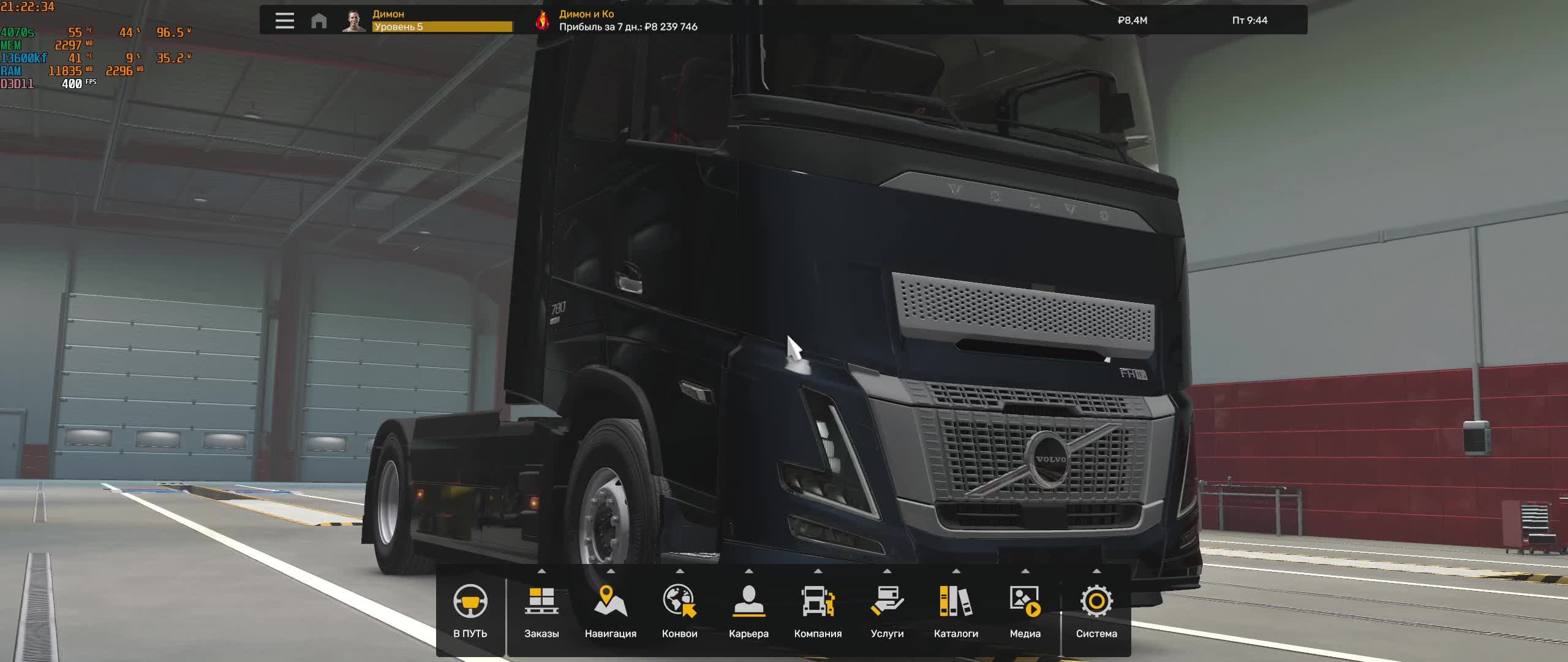This screenshot has height=662, width=1568.
Task: Click the home icon in the top bar
Action: click(317, 20)
